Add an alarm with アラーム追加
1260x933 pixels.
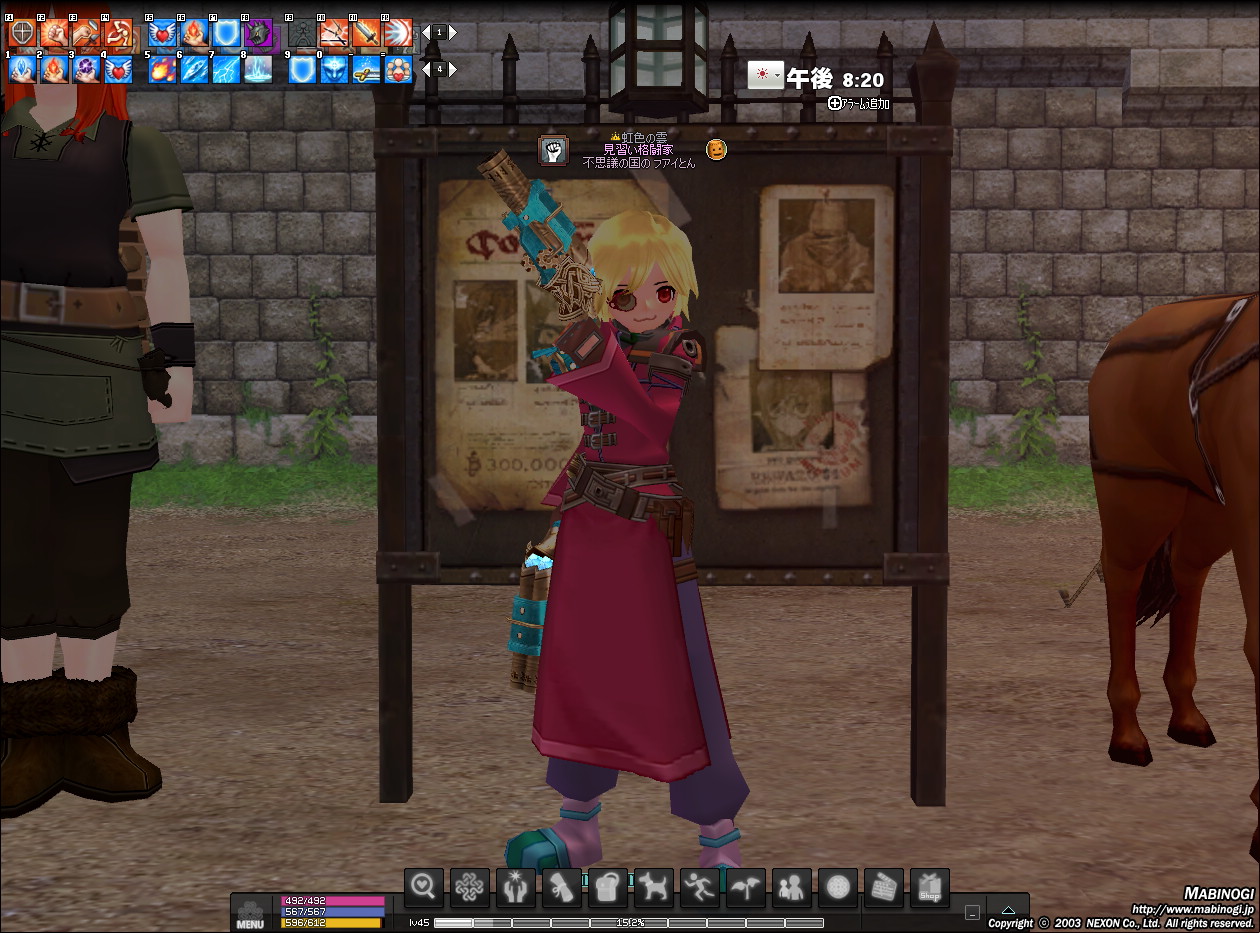pos(859,103)
